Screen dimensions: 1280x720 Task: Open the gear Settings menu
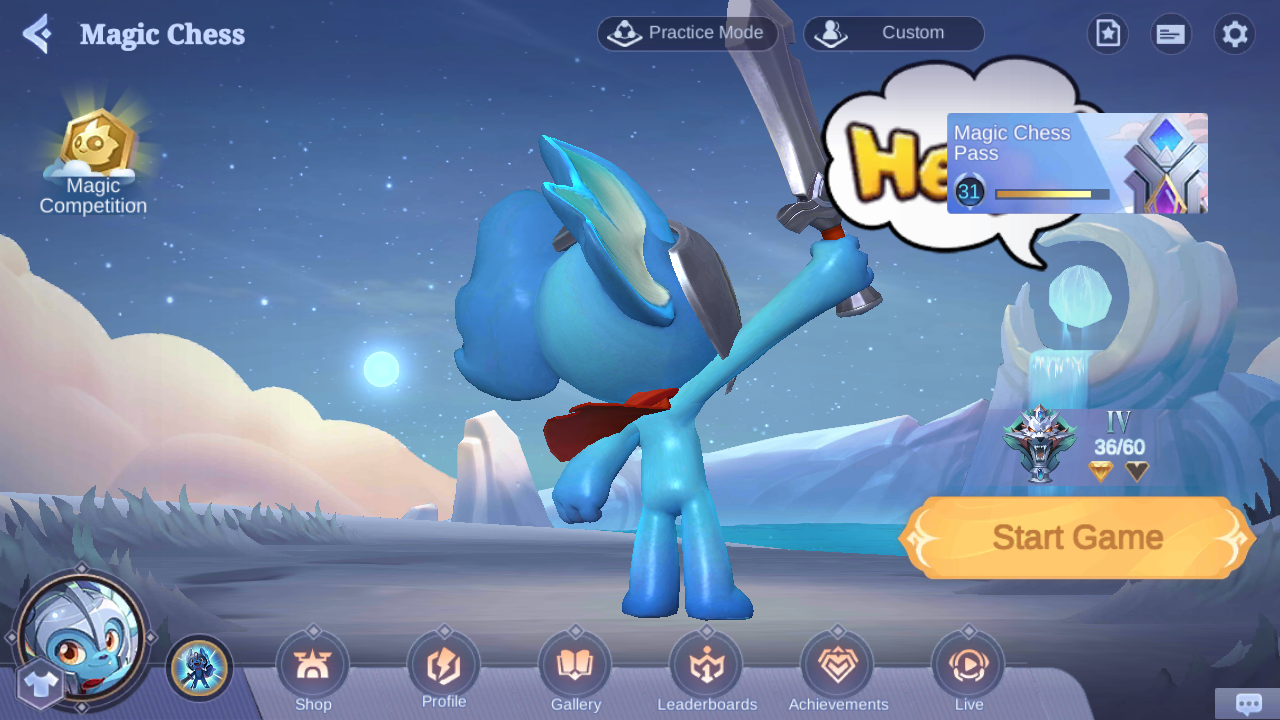click(x=1235, y=34)
